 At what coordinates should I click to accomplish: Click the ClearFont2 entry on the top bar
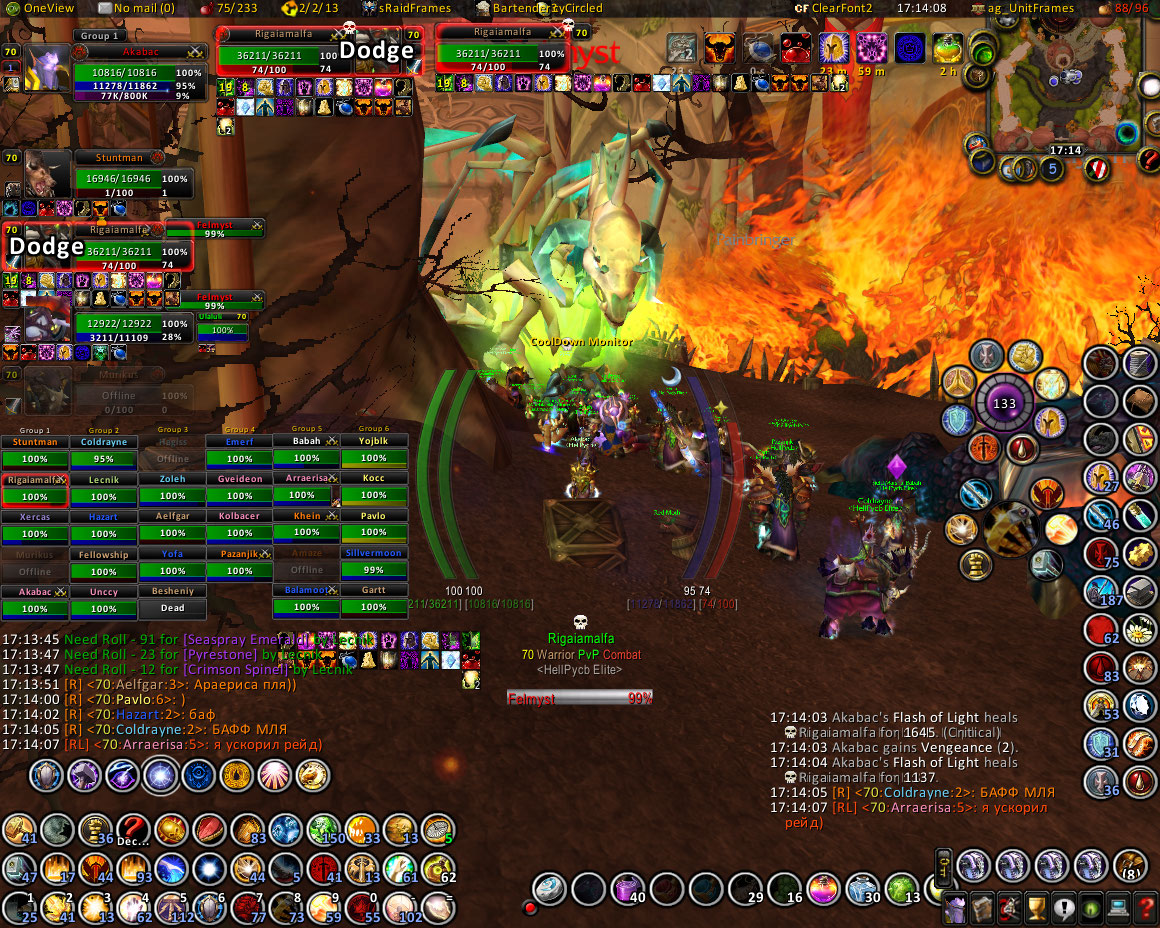click(834, 8)
